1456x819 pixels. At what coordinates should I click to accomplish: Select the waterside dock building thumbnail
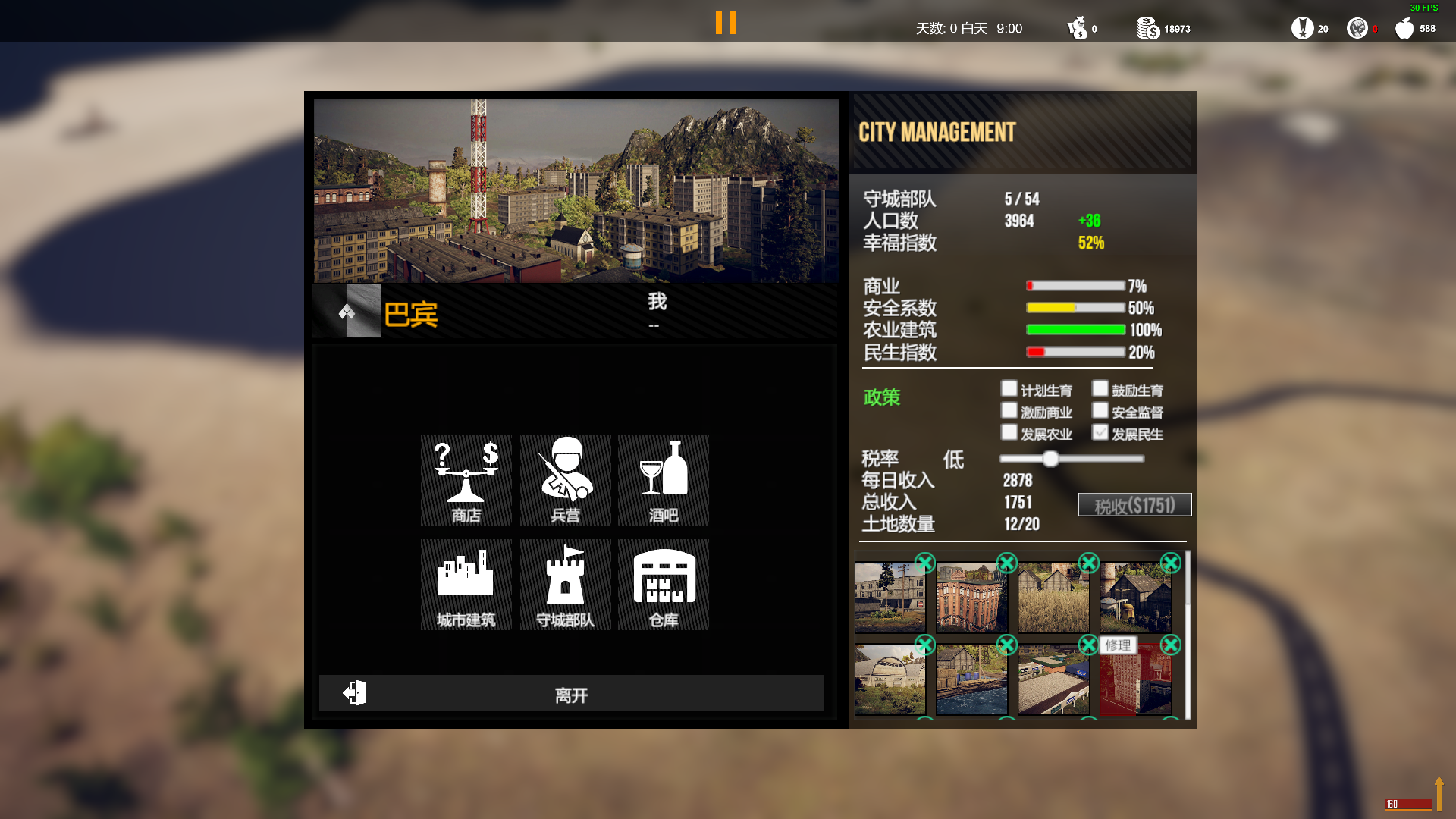(x=971, y=679)
